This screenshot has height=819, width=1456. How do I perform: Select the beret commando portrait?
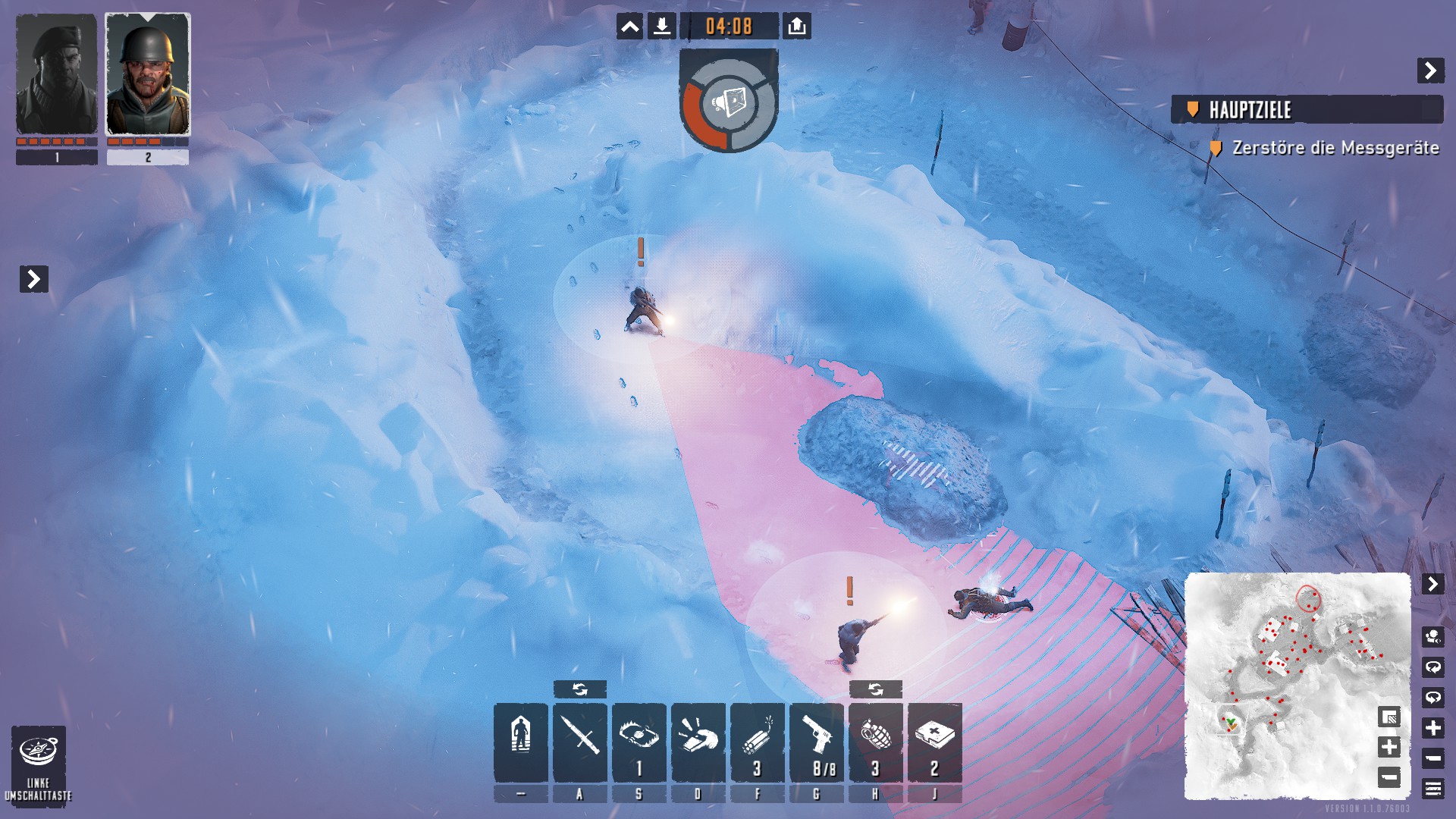pyautogui.click(x=57, y=74)
